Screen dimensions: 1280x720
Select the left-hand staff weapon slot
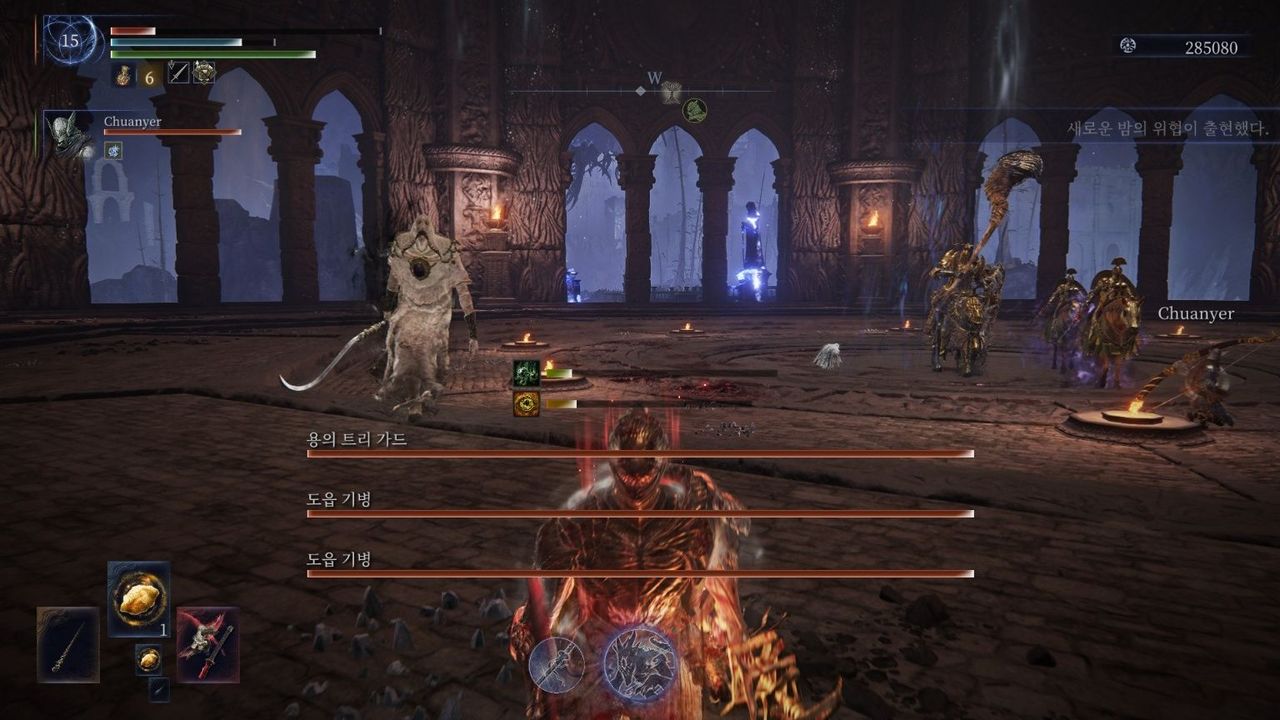tap(68, 645)
